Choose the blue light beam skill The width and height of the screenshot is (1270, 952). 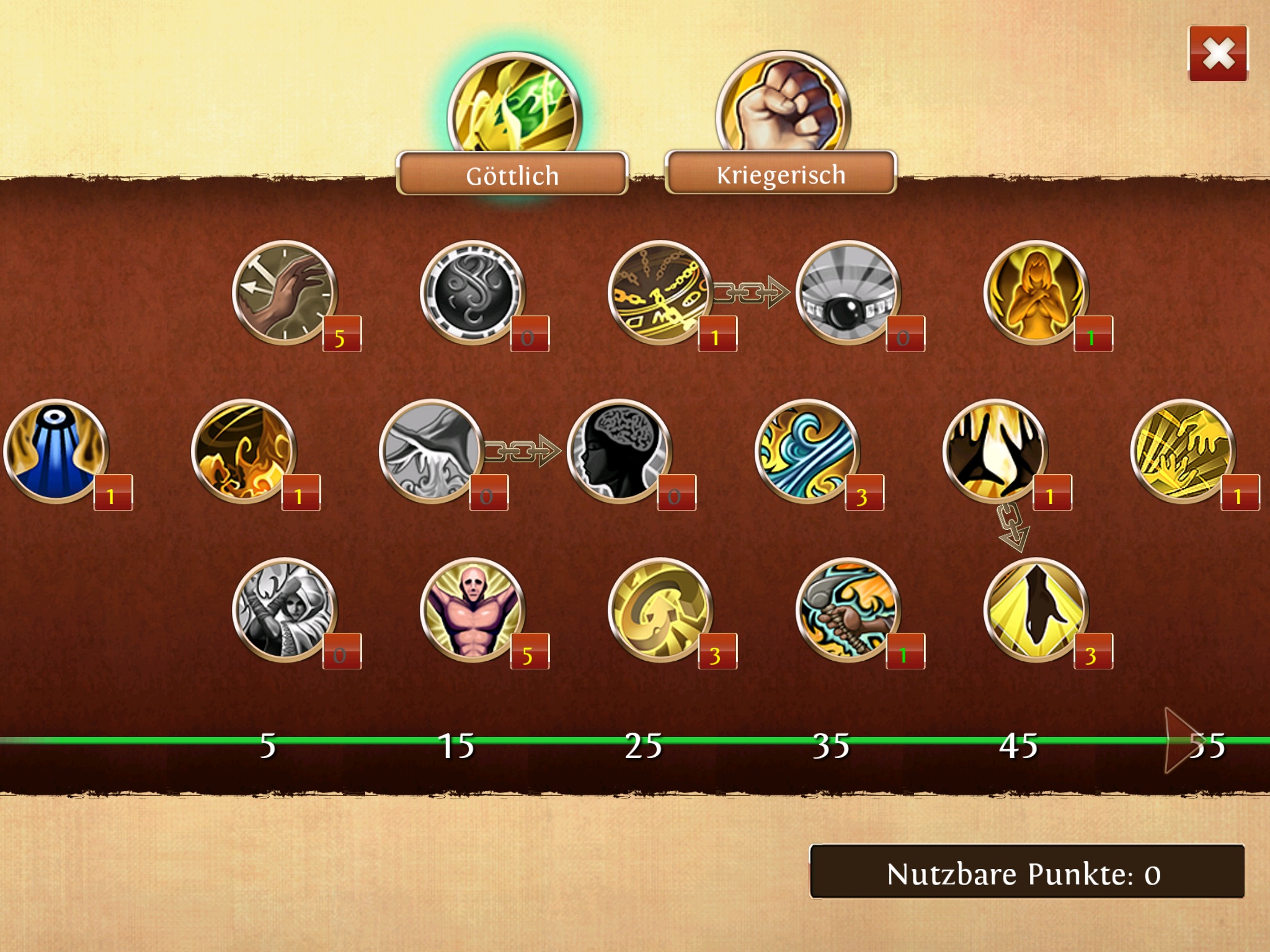(56, 451)
